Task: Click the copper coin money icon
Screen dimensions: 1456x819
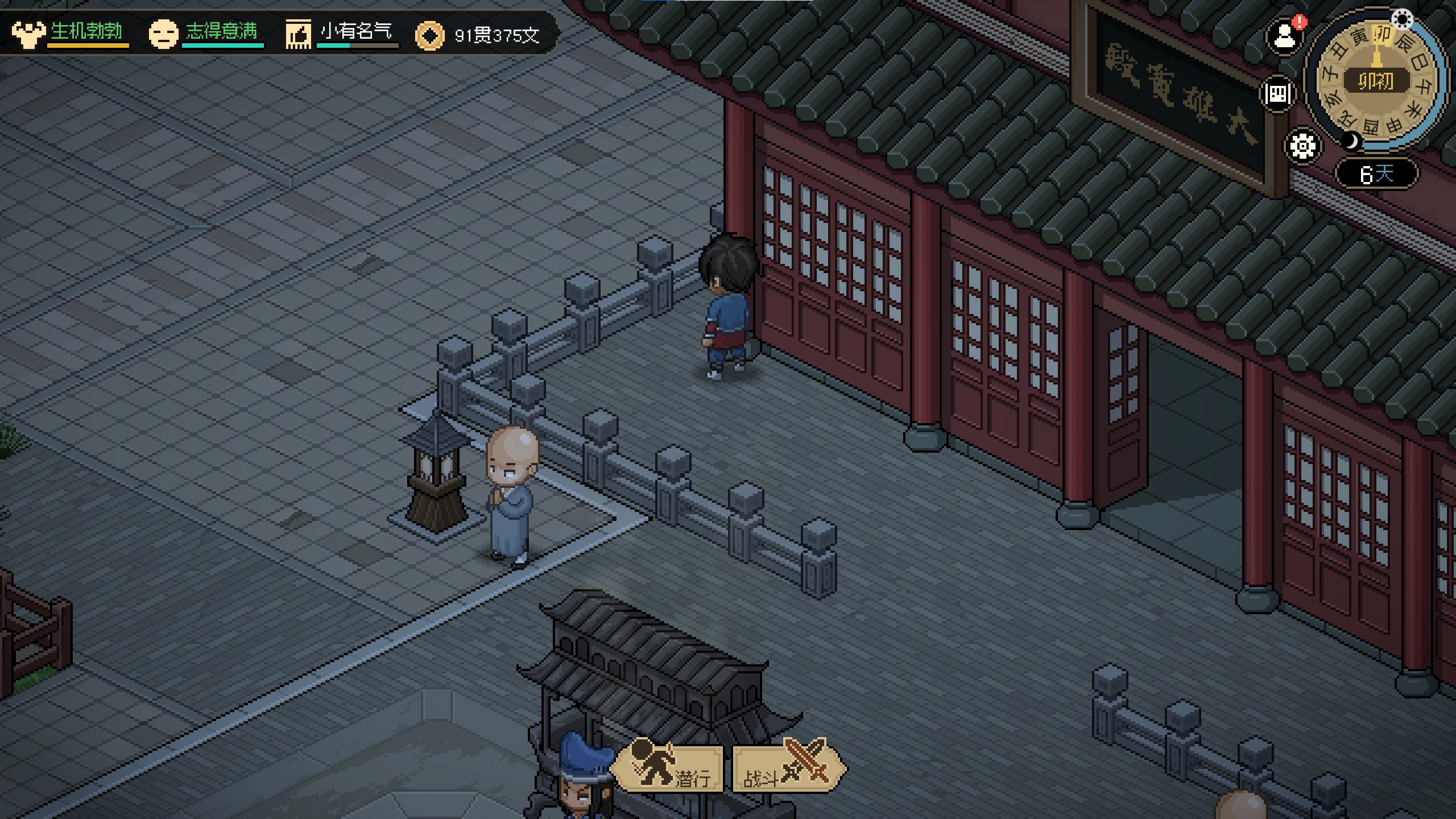Action: click(x=429, y=35)
